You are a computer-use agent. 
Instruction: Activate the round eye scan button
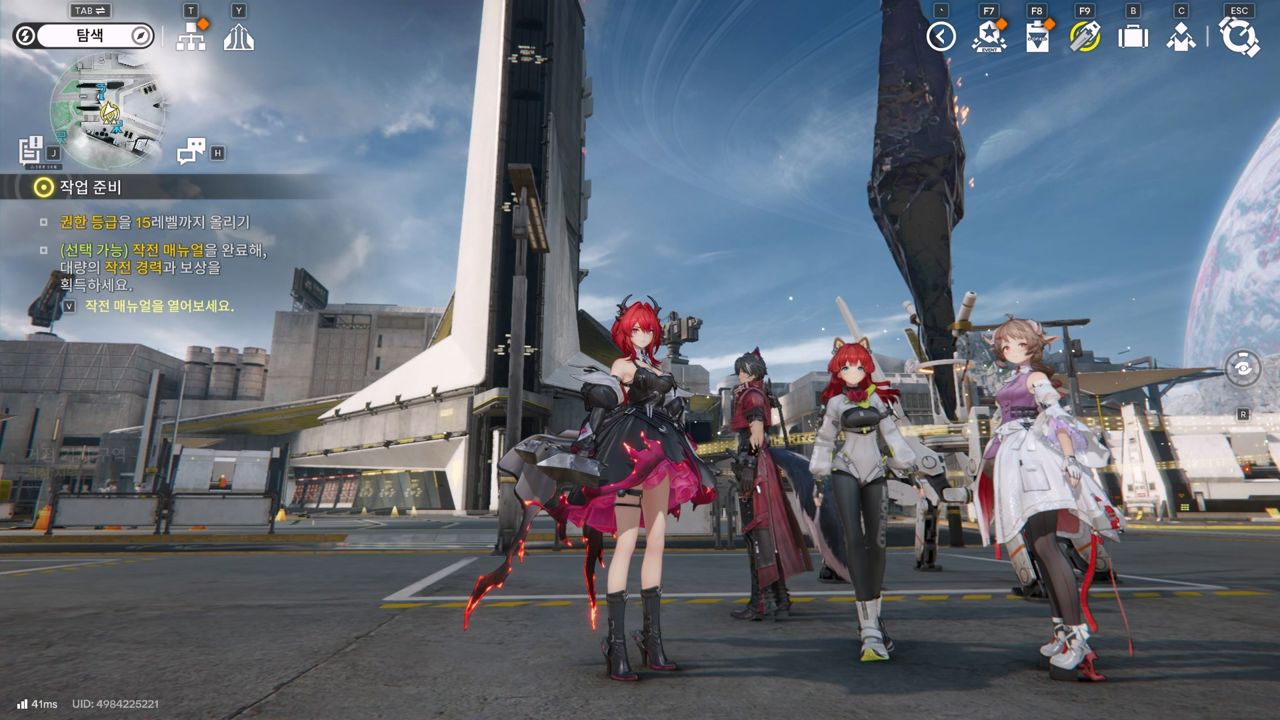click(1242, 367)
